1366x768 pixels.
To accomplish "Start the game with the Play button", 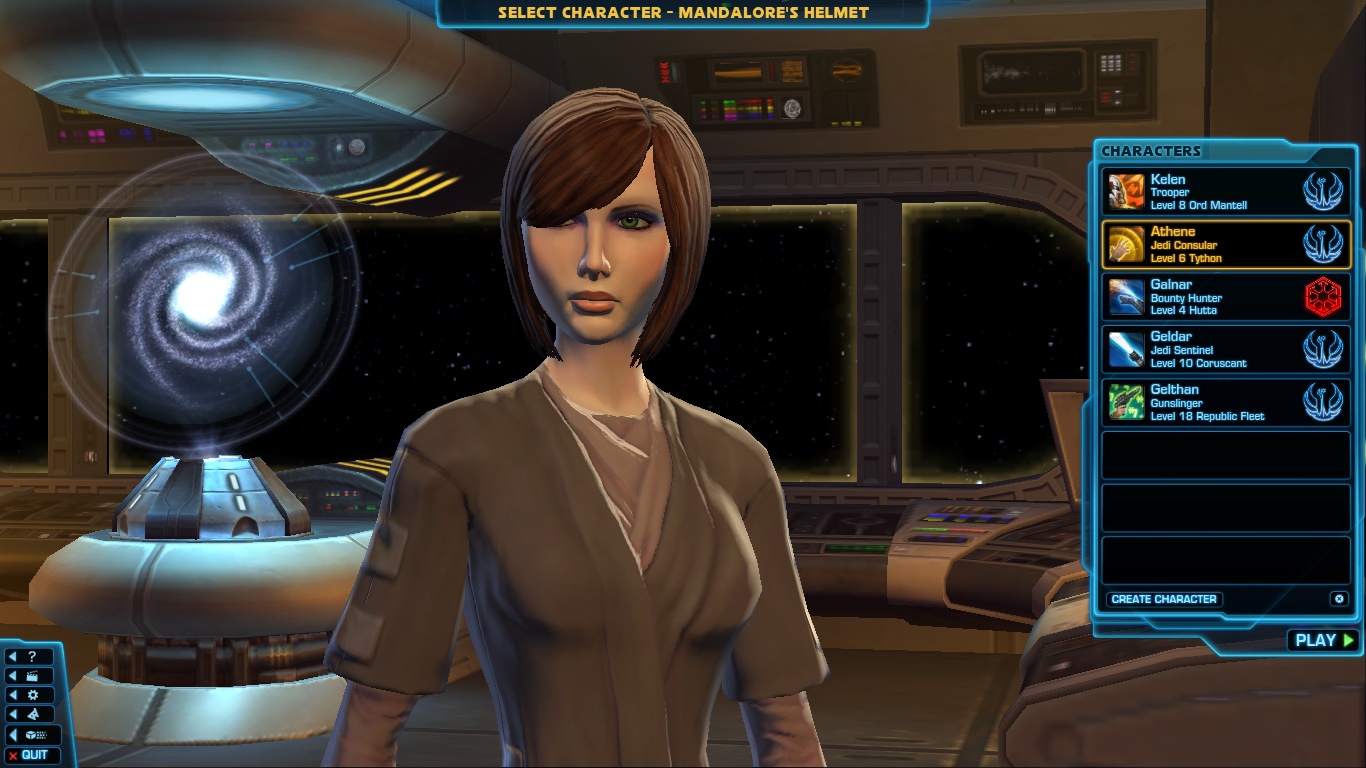I will [x=1323, y=640].
